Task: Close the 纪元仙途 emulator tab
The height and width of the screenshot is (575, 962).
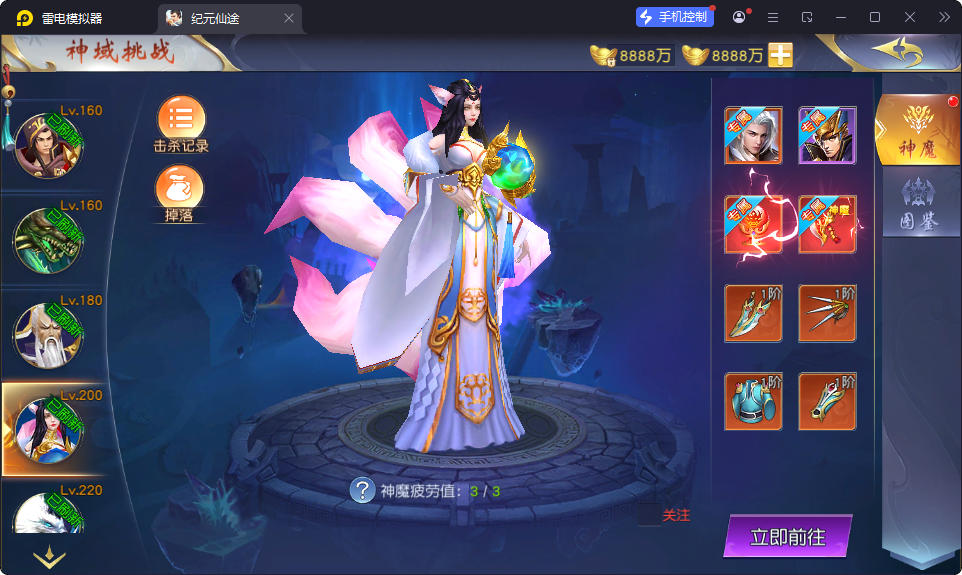Action: pyautogui.click(x=289, y=18)
